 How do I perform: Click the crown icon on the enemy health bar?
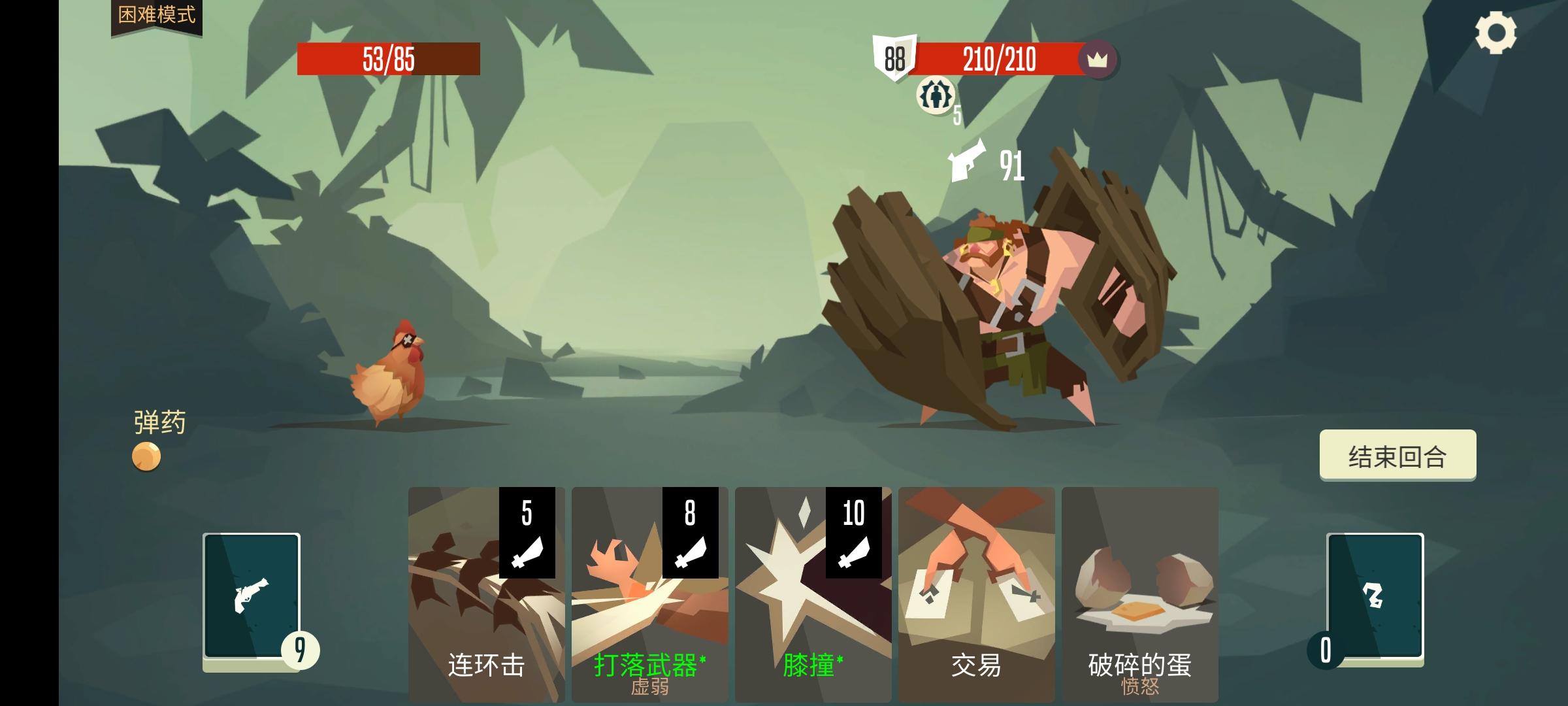pos(1100,61)
